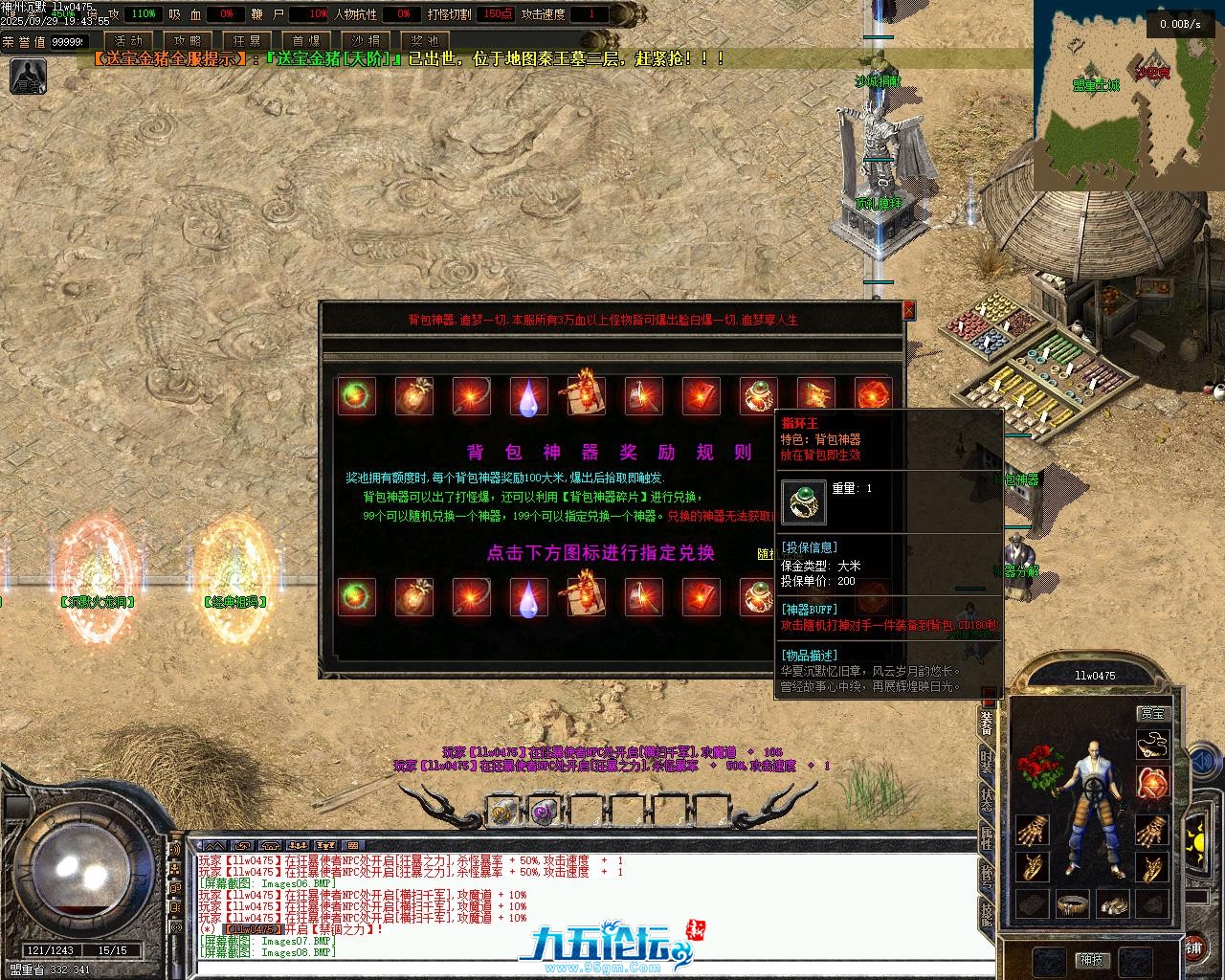Switch to the 属性 attributes tab
The width and height of the screenshot is (1225, 980).
987,838
